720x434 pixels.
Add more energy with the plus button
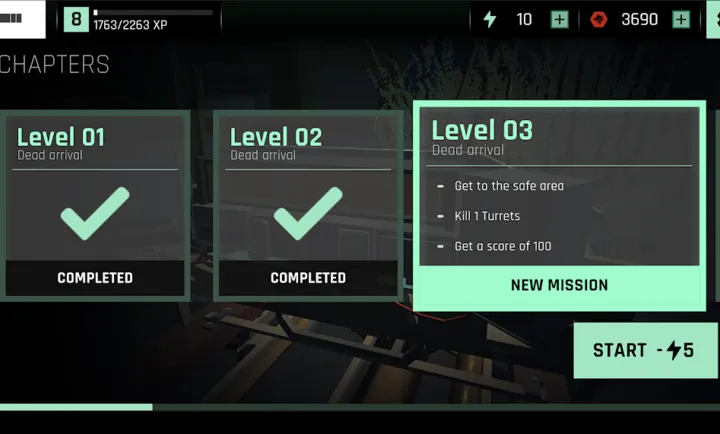coord(560,19)
